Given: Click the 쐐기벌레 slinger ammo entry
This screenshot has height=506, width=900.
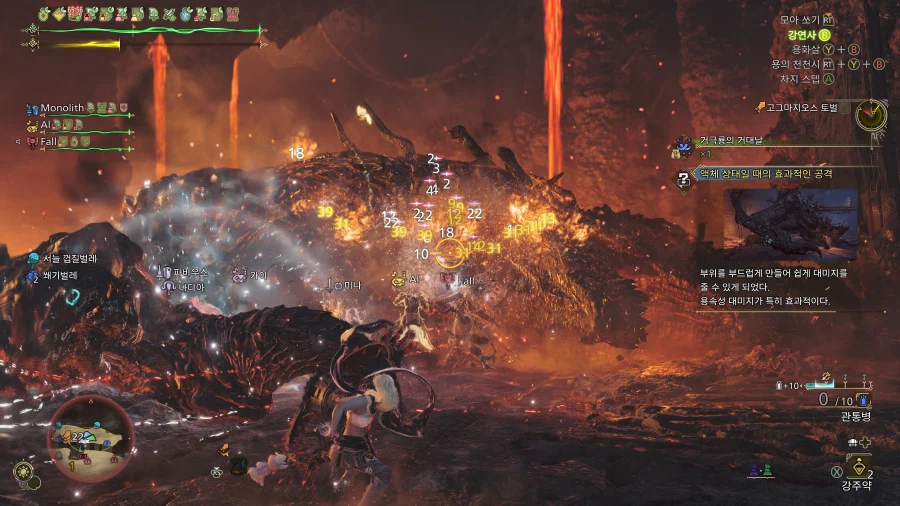Looking at the screenshot, I should [x=59, y=275].
